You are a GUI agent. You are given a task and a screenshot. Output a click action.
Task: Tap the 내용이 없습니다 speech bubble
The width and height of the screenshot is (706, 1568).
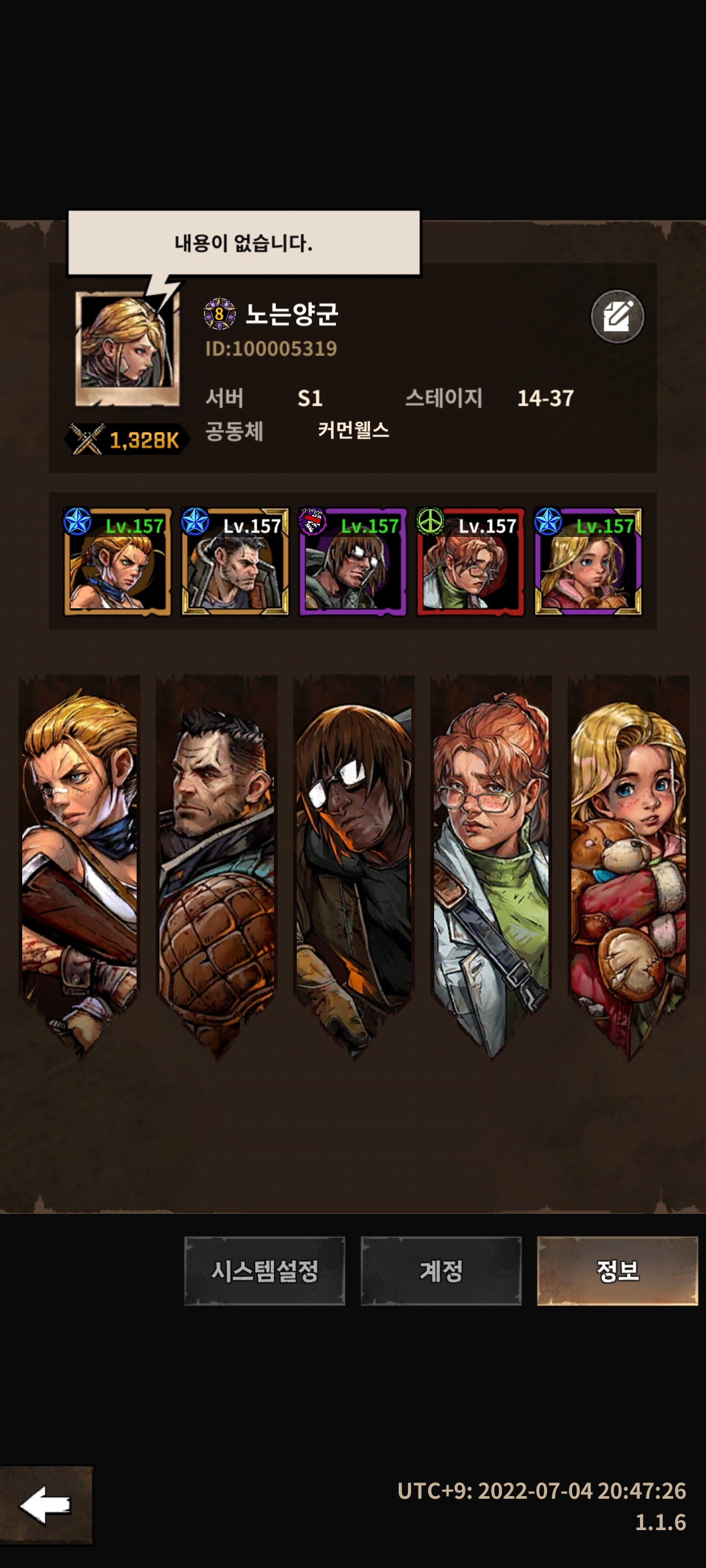click(x=244, y=243)
